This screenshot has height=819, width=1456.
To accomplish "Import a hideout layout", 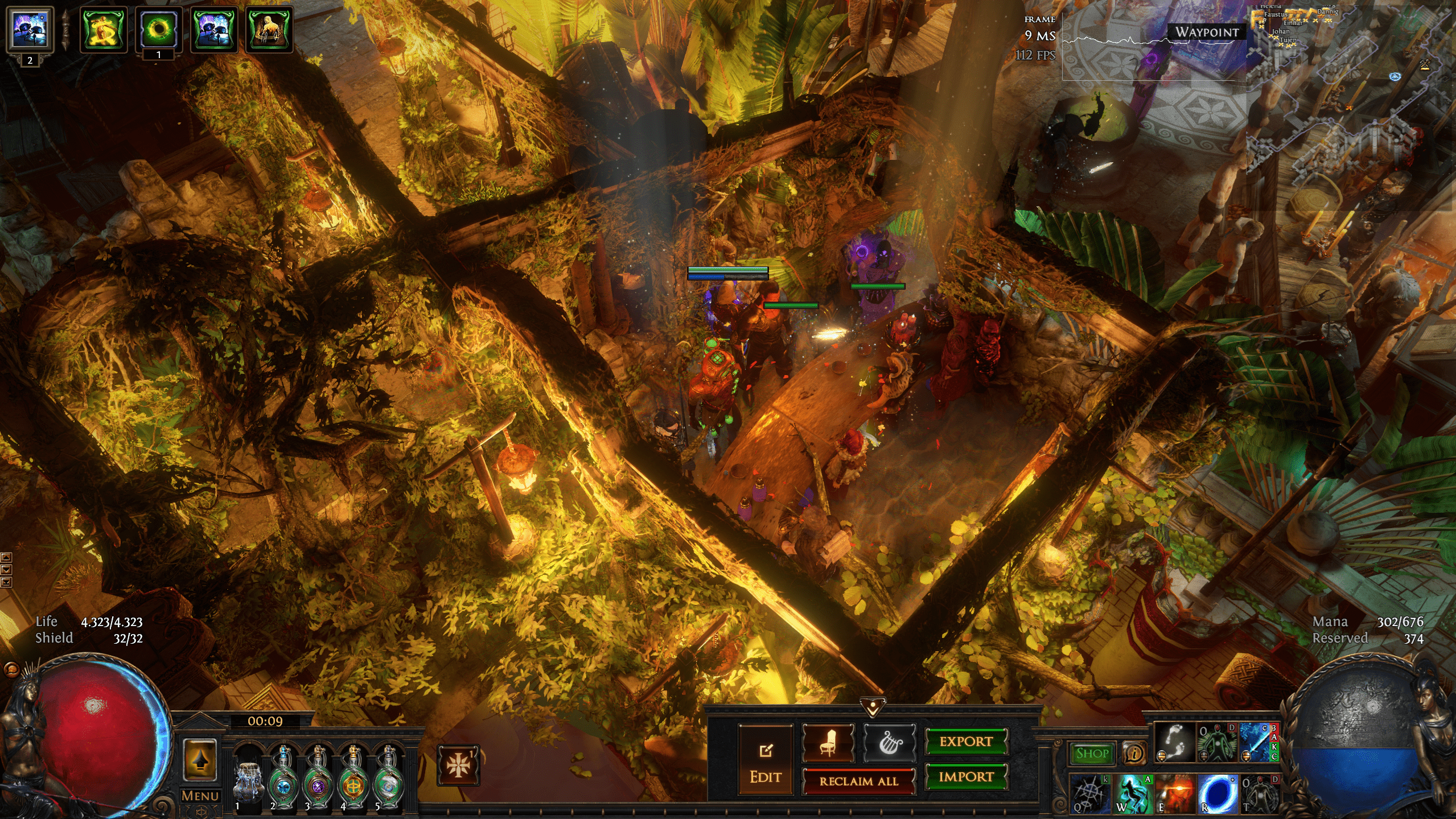I will (966, 777).
